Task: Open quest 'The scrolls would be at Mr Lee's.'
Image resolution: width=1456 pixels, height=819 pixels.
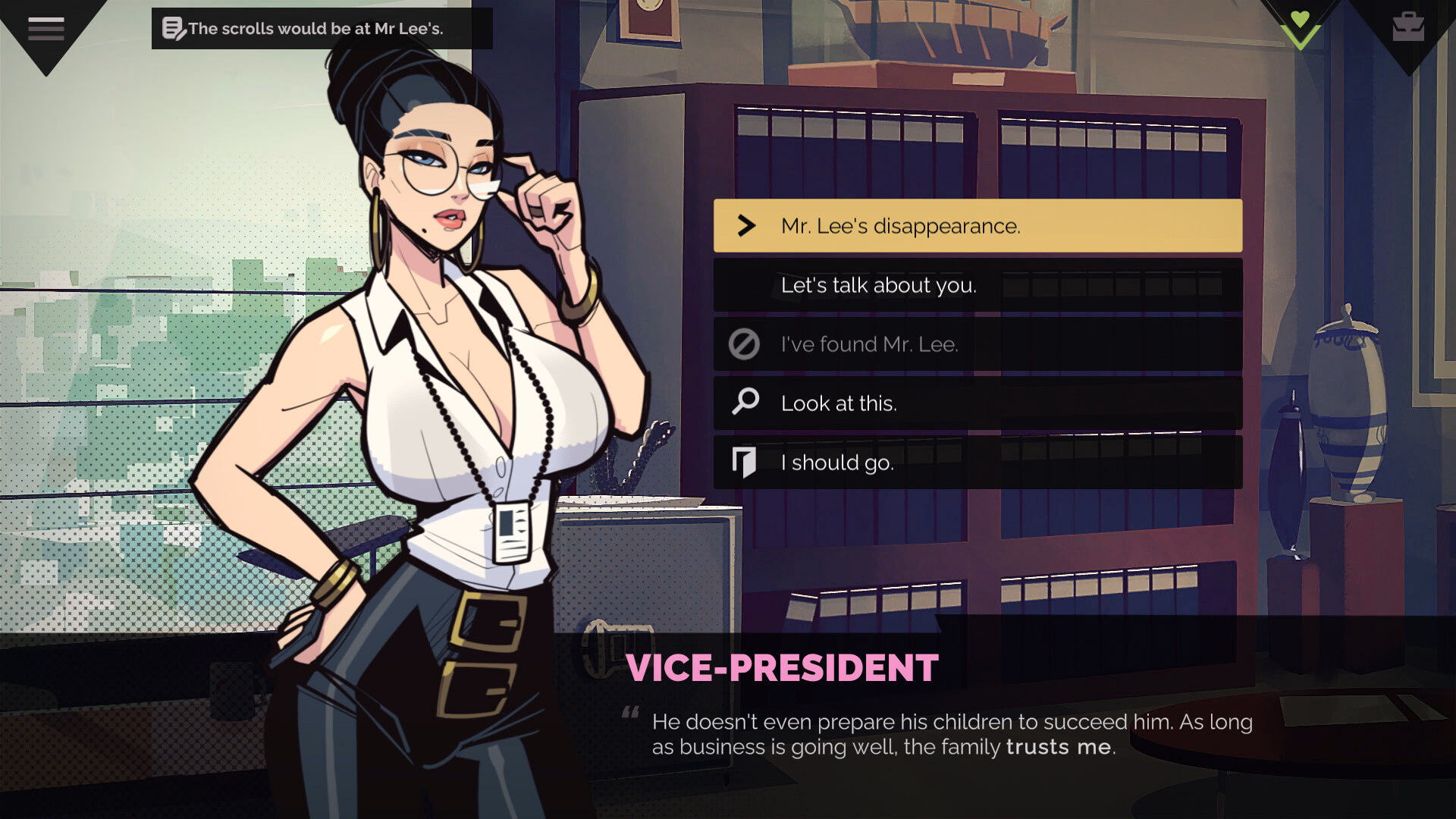Action: click(318, 28)
